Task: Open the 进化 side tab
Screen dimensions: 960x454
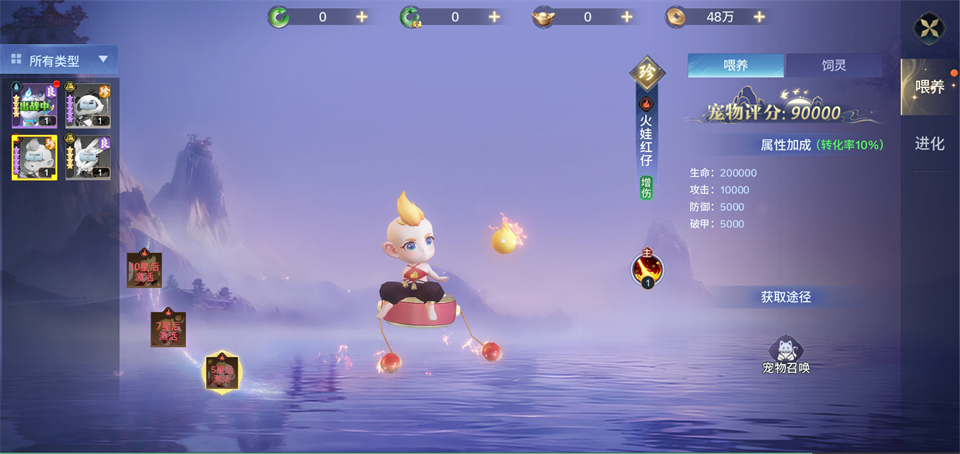Action: (x=929, y=143)
